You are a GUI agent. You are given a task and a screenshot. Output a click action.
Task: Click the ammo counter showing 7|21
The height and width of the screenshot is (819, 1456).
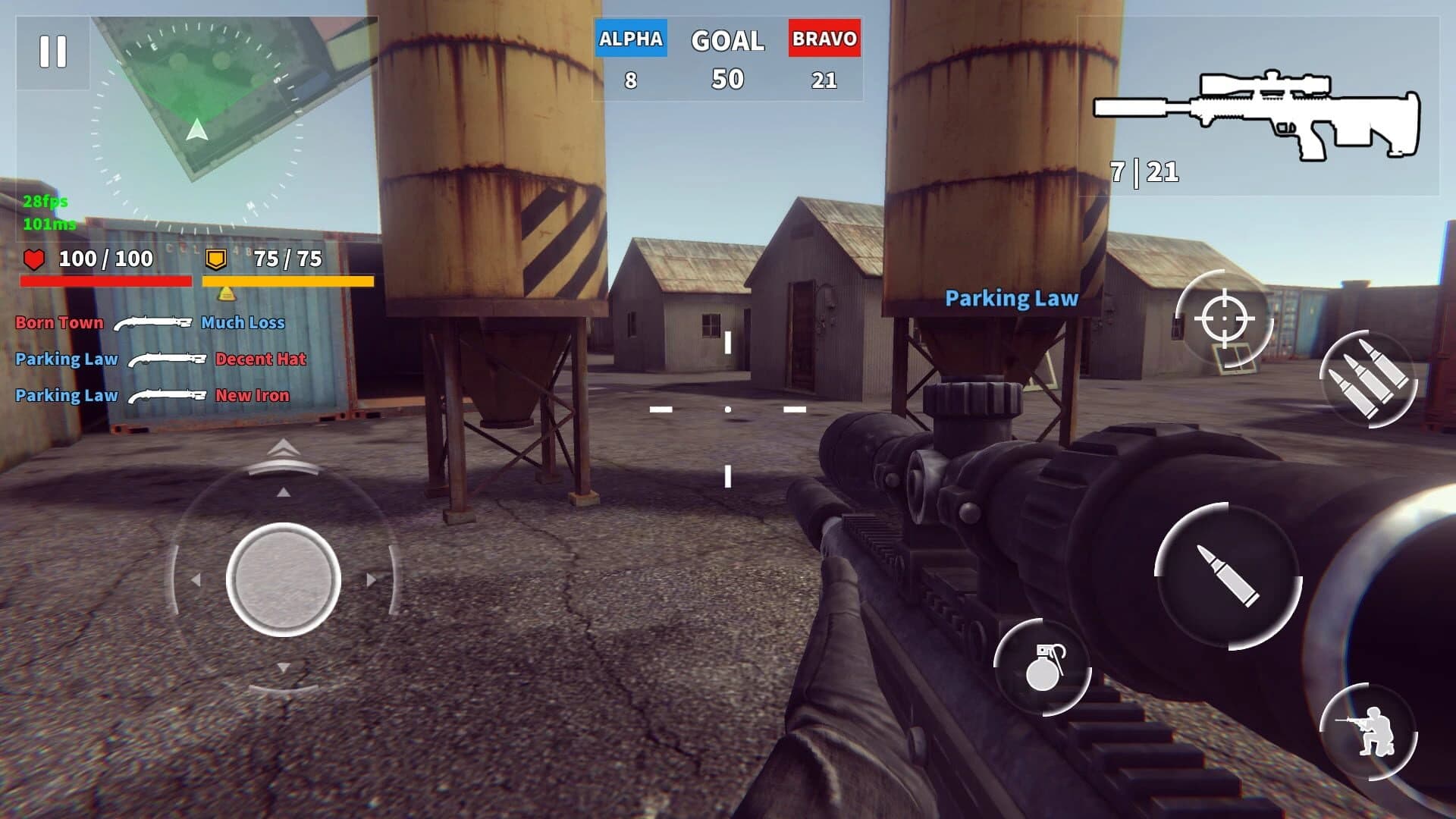click(1144, 173)
